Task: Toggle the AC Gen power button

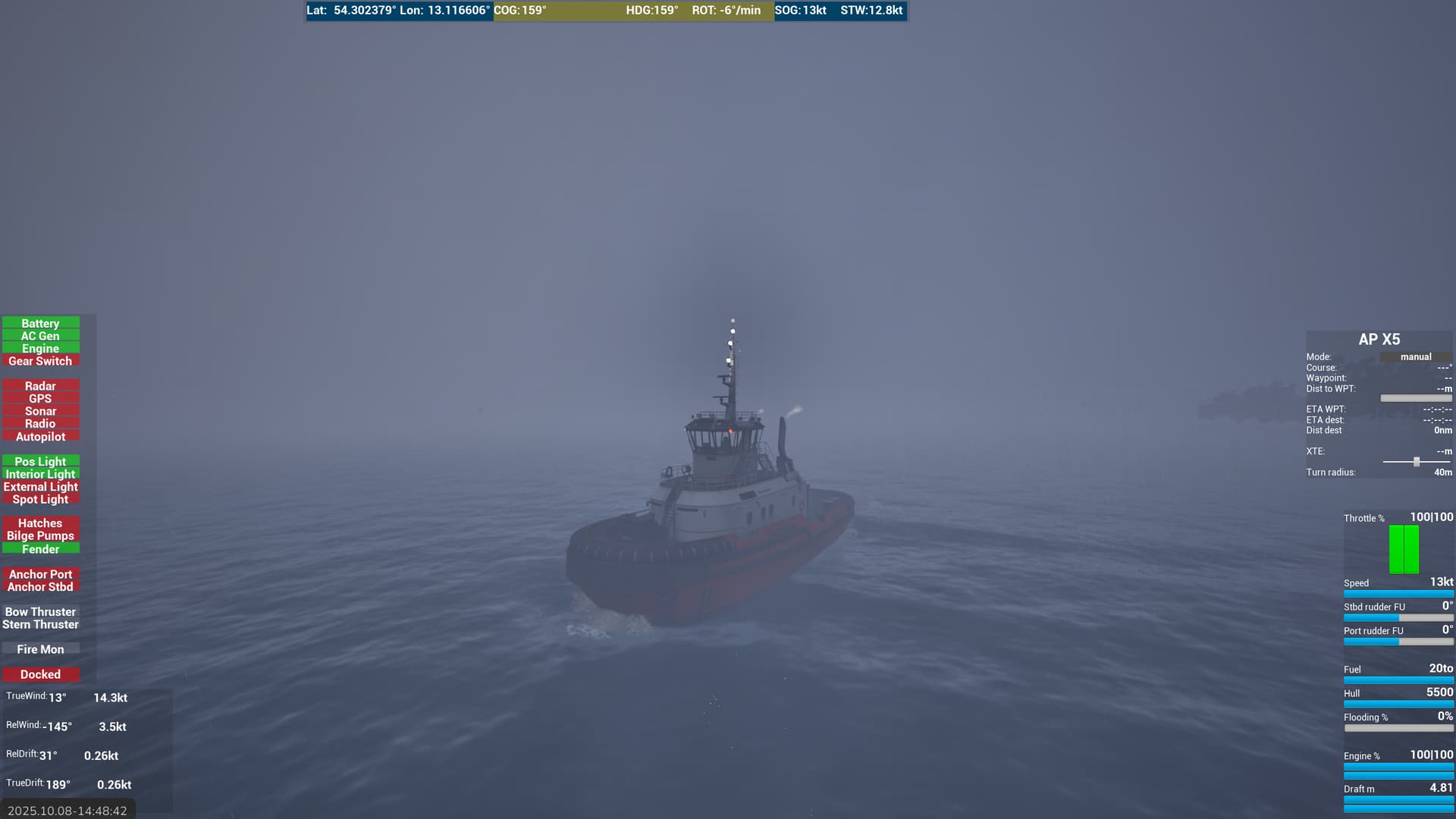Action: click(x=40, y=336)
